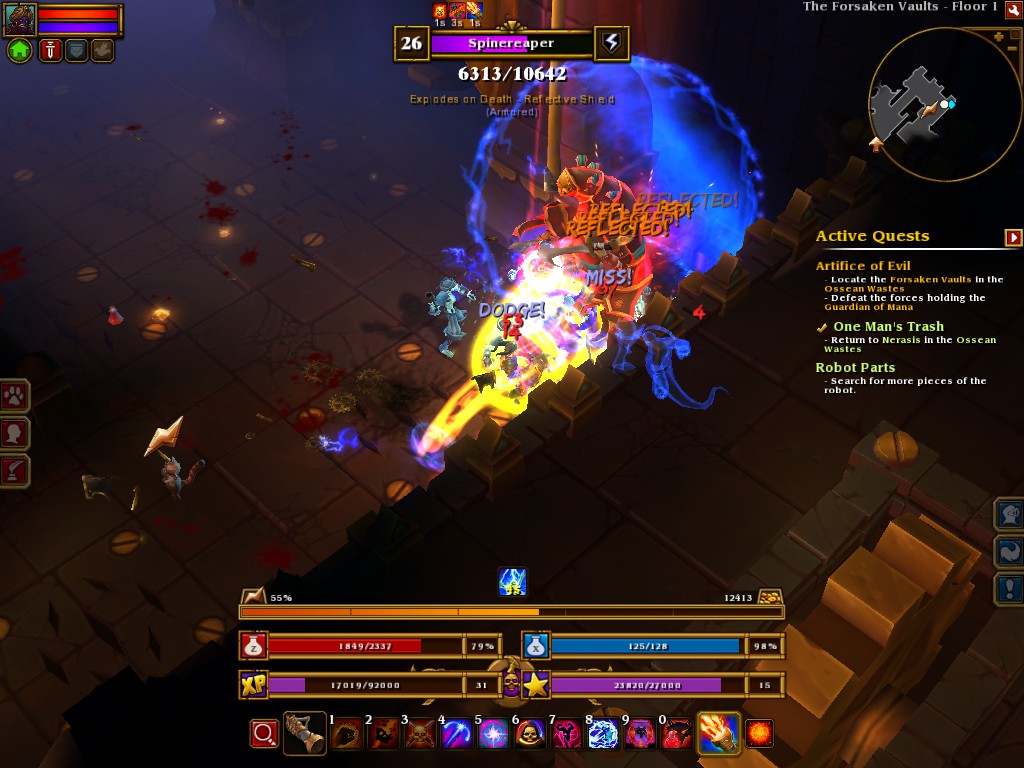Viewport: 1024px width, 768px height.
Task: Use the mana potion X button
Action: tap(536, 646)
